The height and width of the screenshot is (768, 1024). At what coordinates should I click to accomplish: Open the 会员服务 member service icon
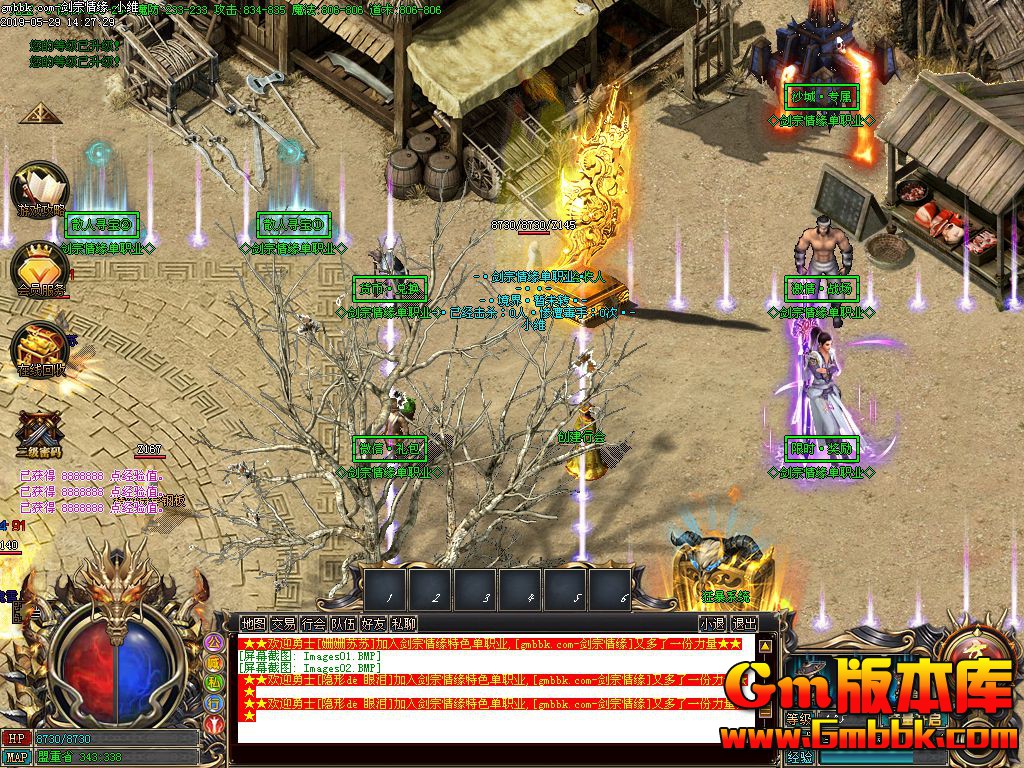39,267
